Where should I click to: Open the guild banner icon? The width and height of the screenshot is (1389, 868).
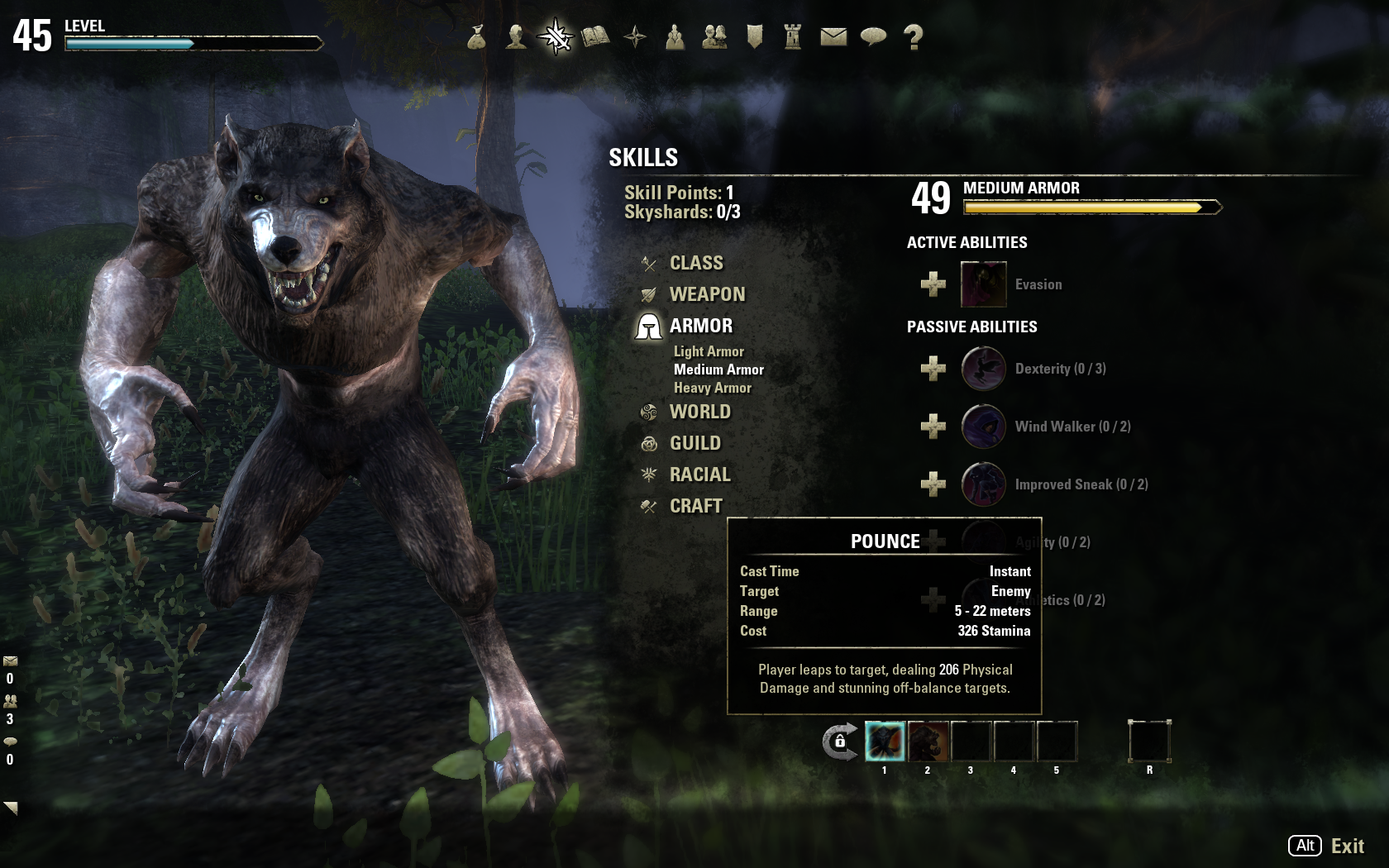pos(754,37)
